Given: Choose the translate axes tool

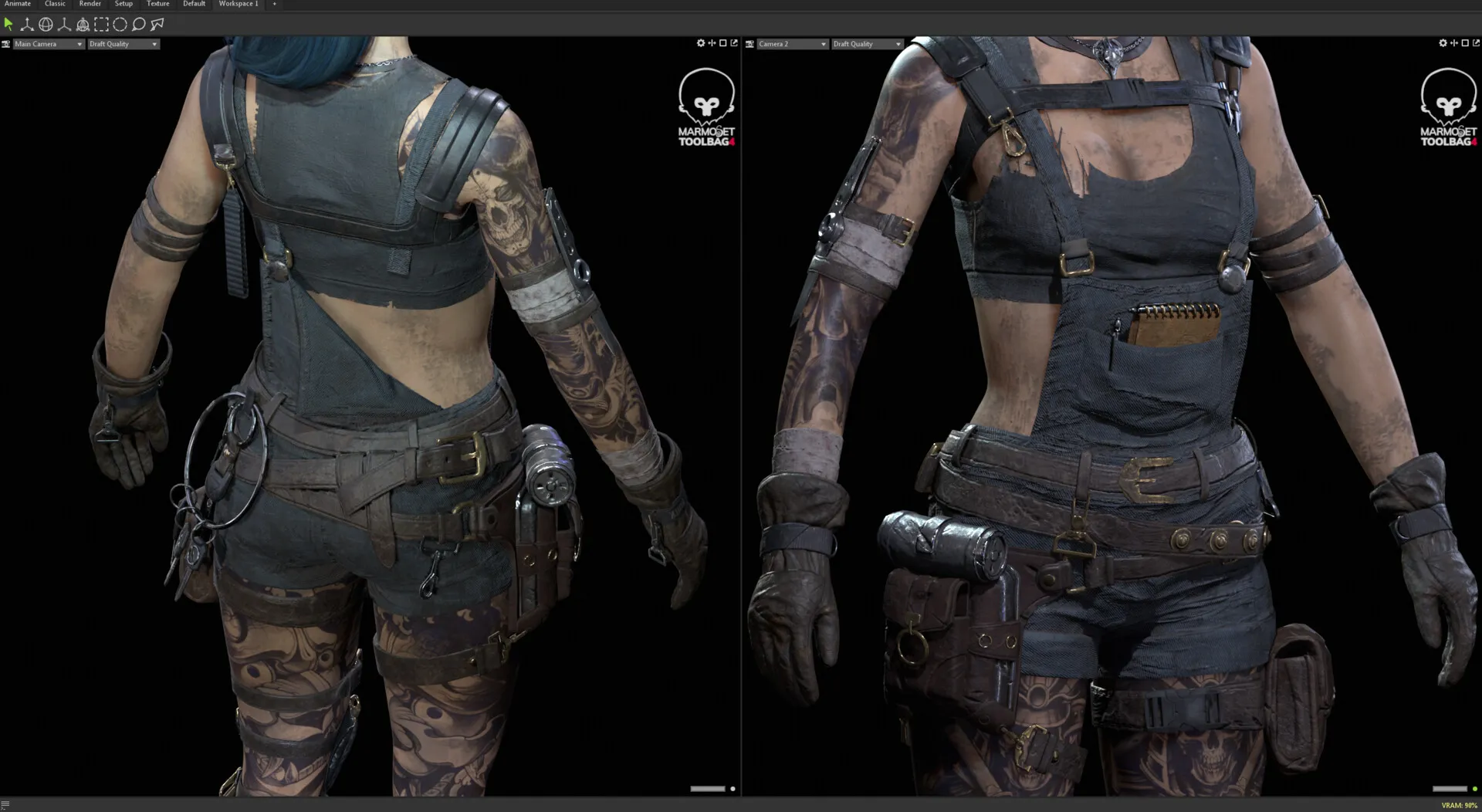Looking at the screenshot, I should click(x=27, y=25).
